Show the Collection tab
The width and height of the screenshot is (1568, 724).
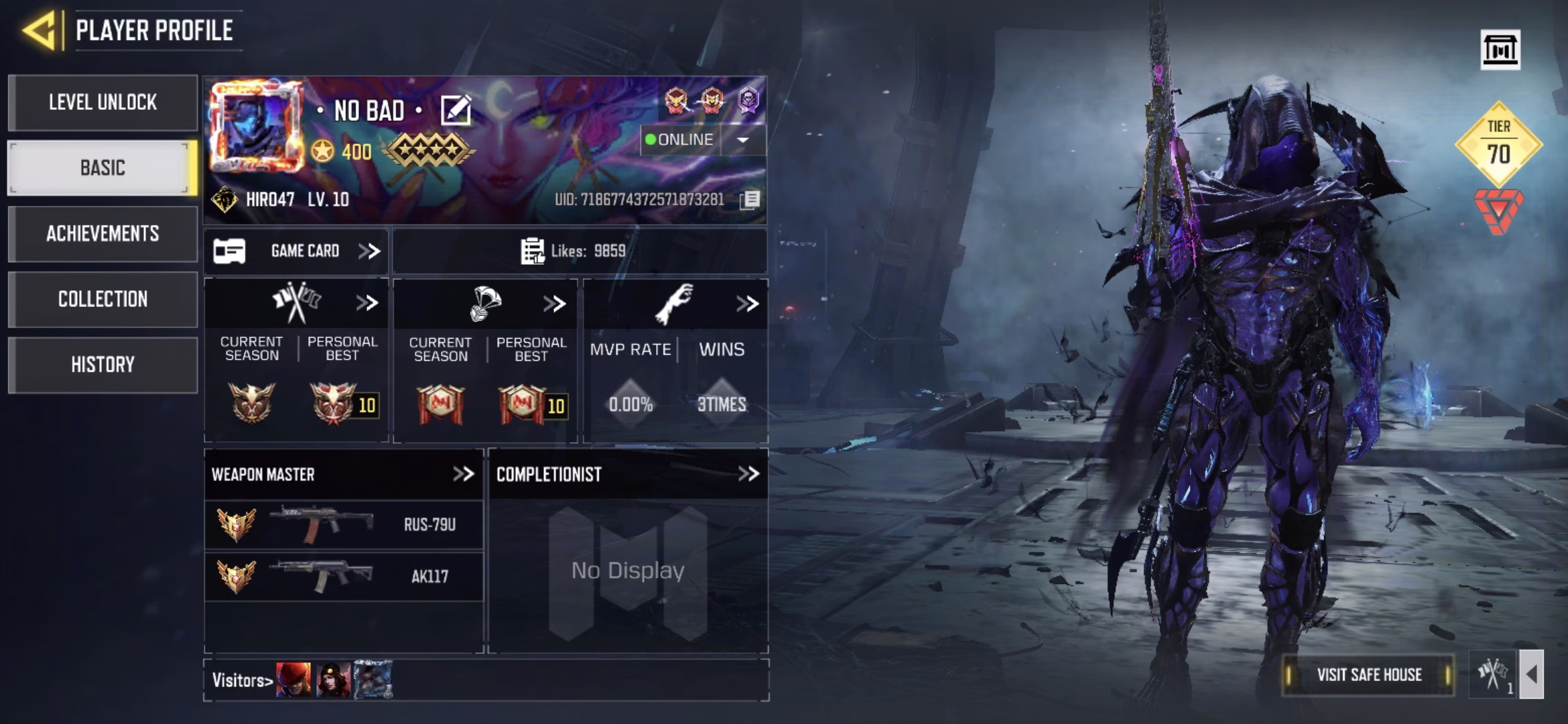tap(103, 299)
